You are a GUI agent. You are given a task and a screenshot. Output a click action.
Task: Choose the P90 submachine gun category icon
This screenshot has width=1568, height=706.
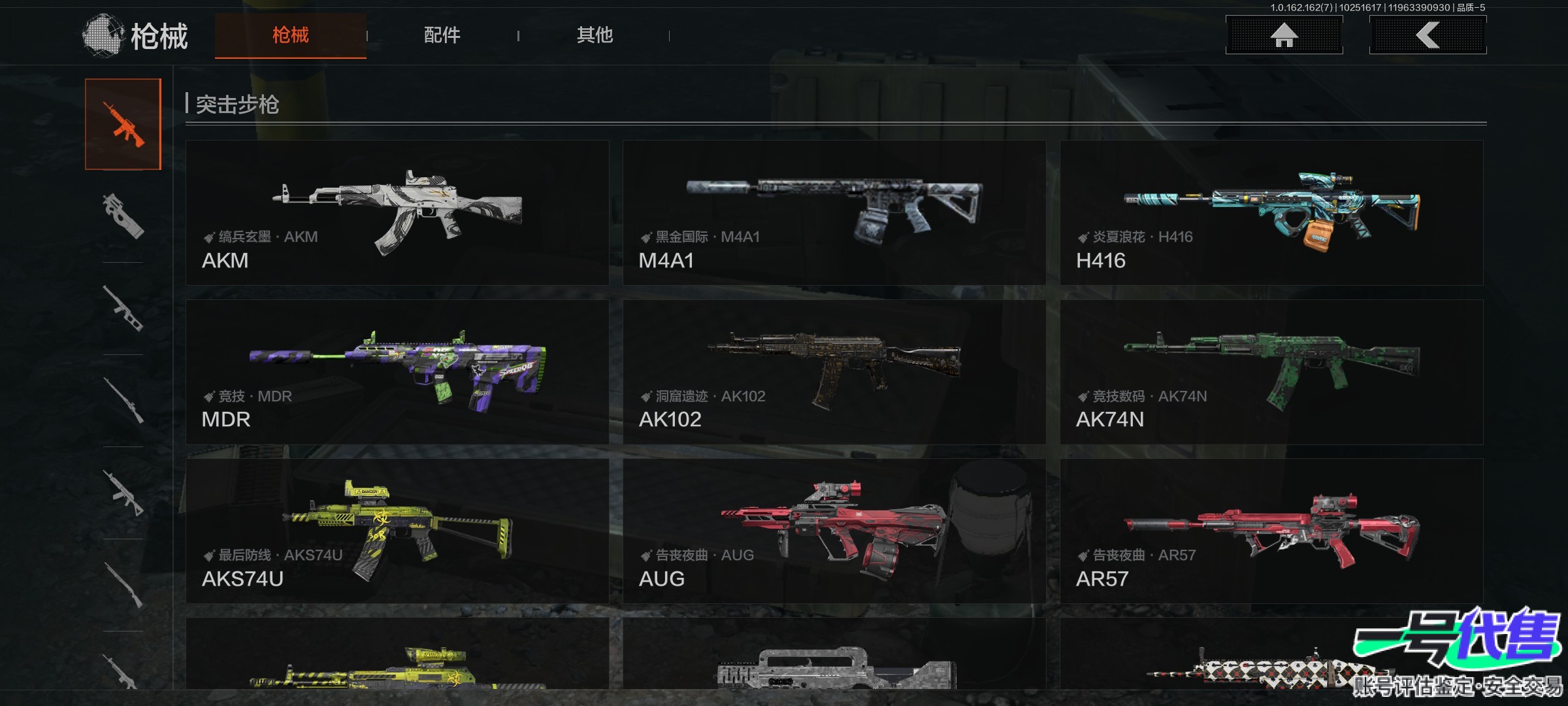coord(123,216)
